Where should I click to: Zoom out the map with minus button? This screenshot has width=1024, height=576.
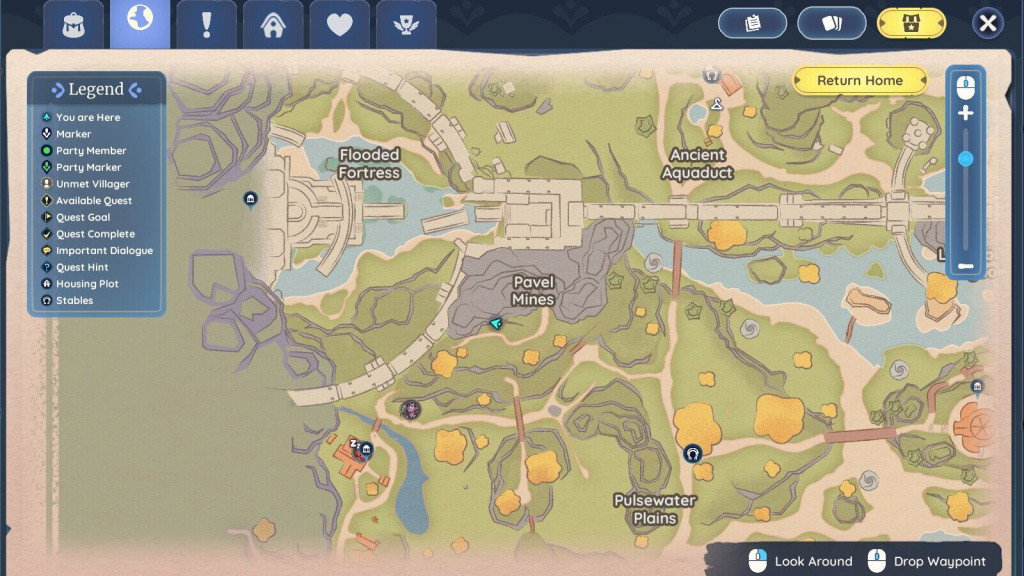pyautogui.click(x=965, y=266)
